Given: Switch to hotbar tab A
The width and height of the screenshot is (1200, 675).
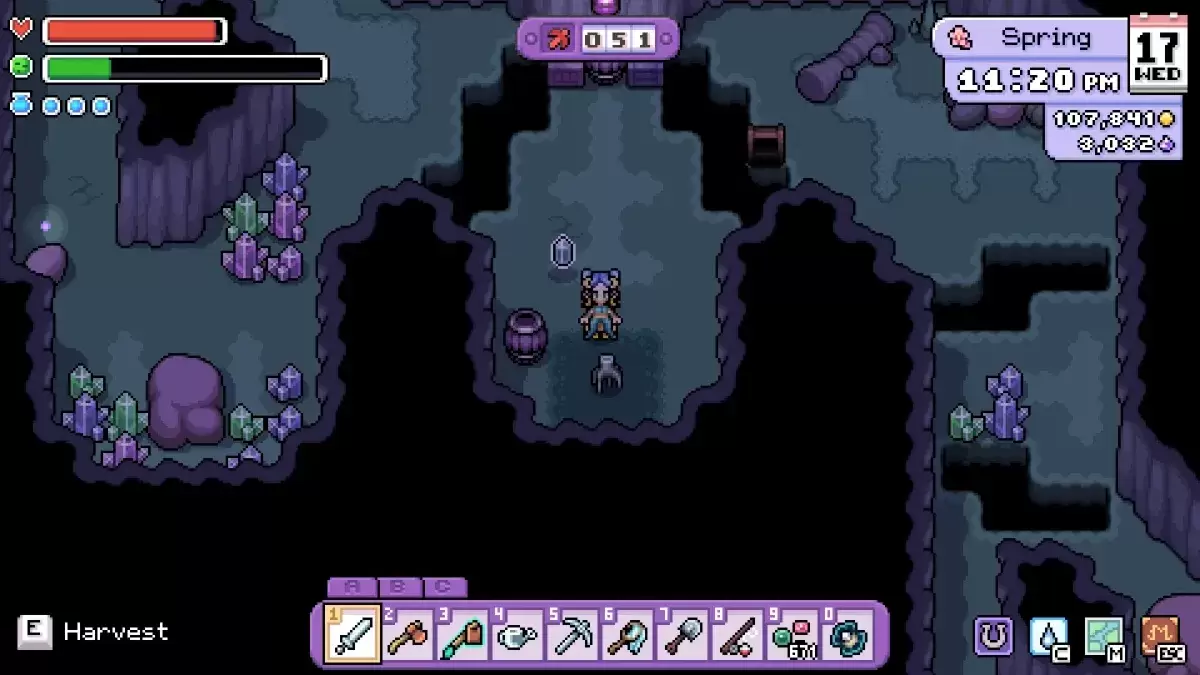Looking at the screenshot, I should click(x=351, y=588).
